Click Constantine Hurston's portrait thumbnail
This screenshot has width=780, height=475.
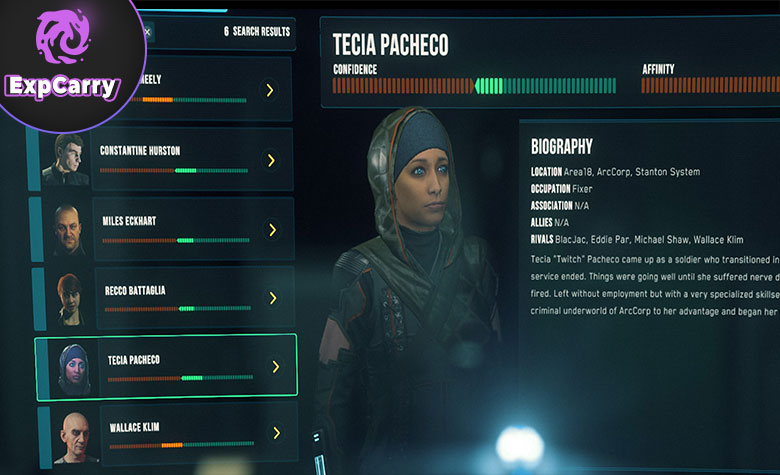point(64,160)
